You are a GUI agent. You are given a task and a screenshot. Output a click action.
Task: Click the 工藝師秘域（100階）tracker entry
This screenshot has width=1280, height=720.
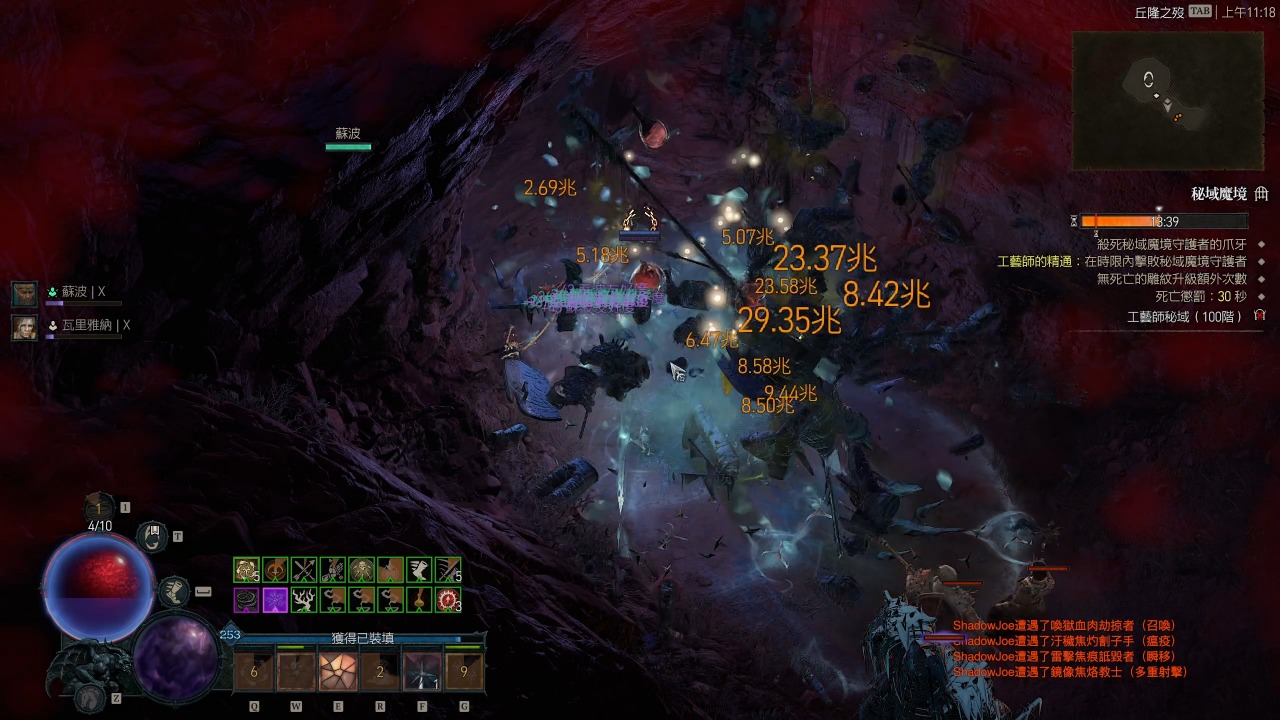coord(1184,316)
